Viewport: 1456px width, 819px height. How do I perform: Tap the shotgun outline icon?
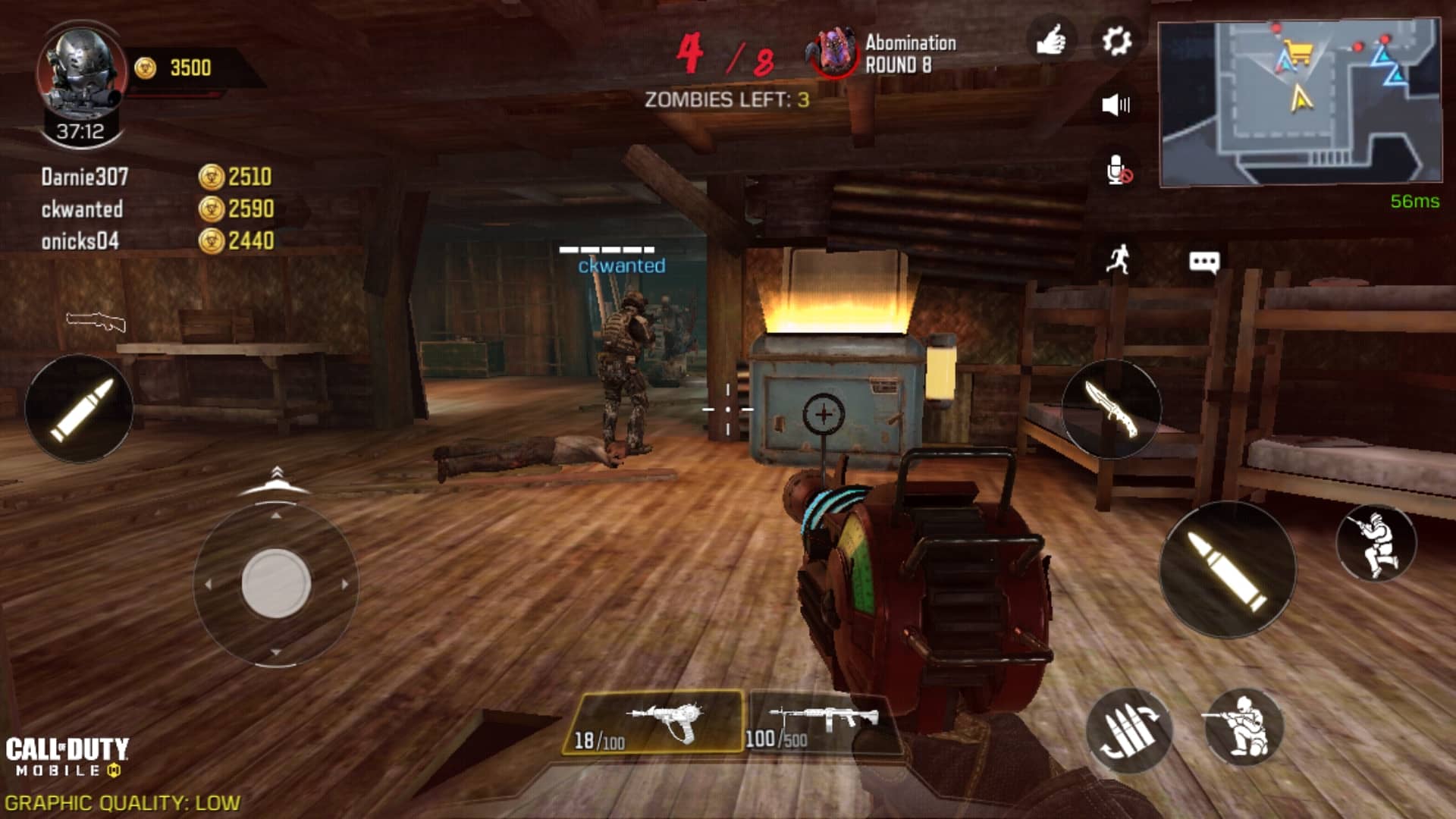[96, 322]
